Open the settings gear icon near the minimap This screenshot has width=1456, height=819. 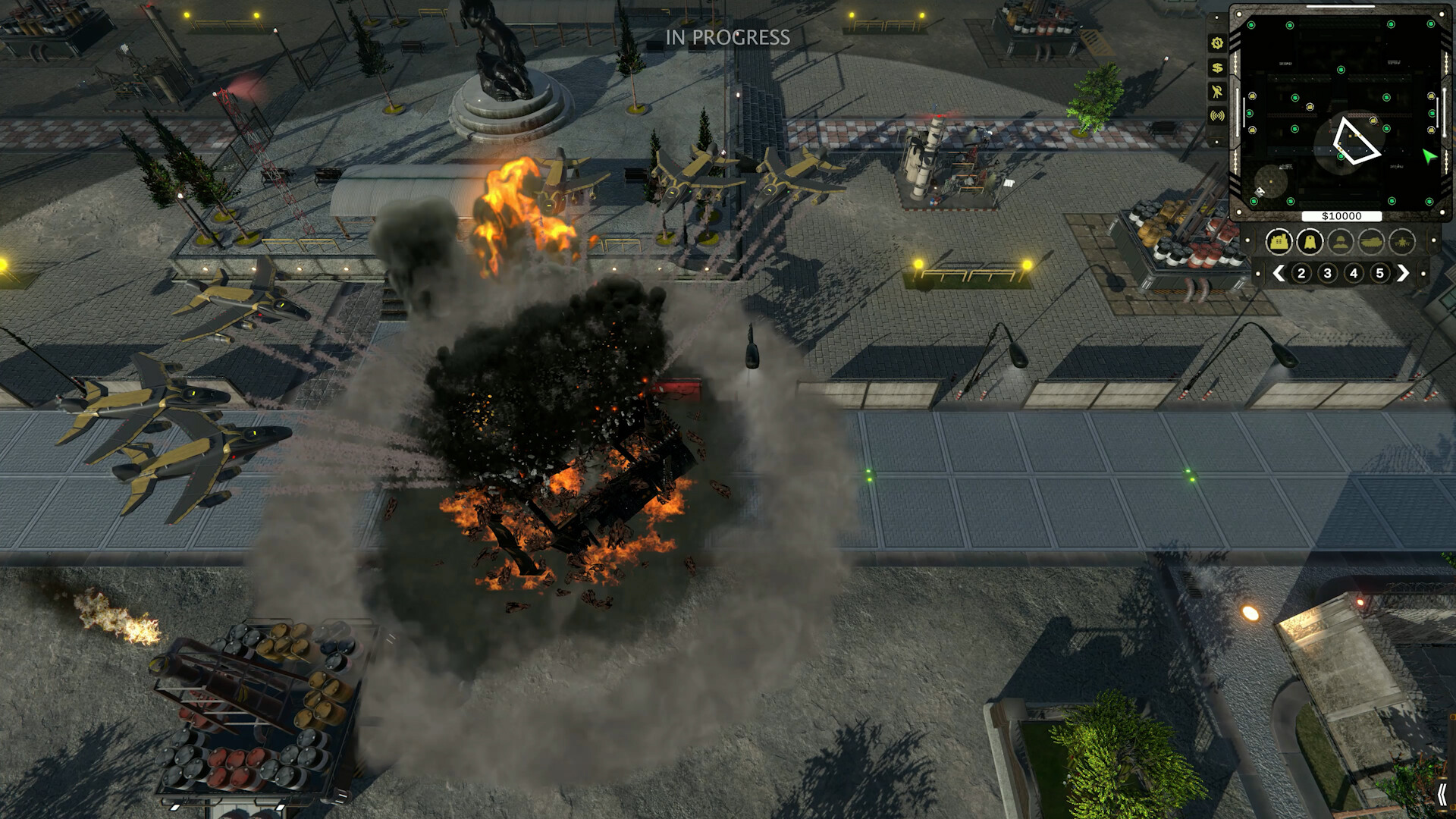pyautogui.click(x=1217, y=44)
